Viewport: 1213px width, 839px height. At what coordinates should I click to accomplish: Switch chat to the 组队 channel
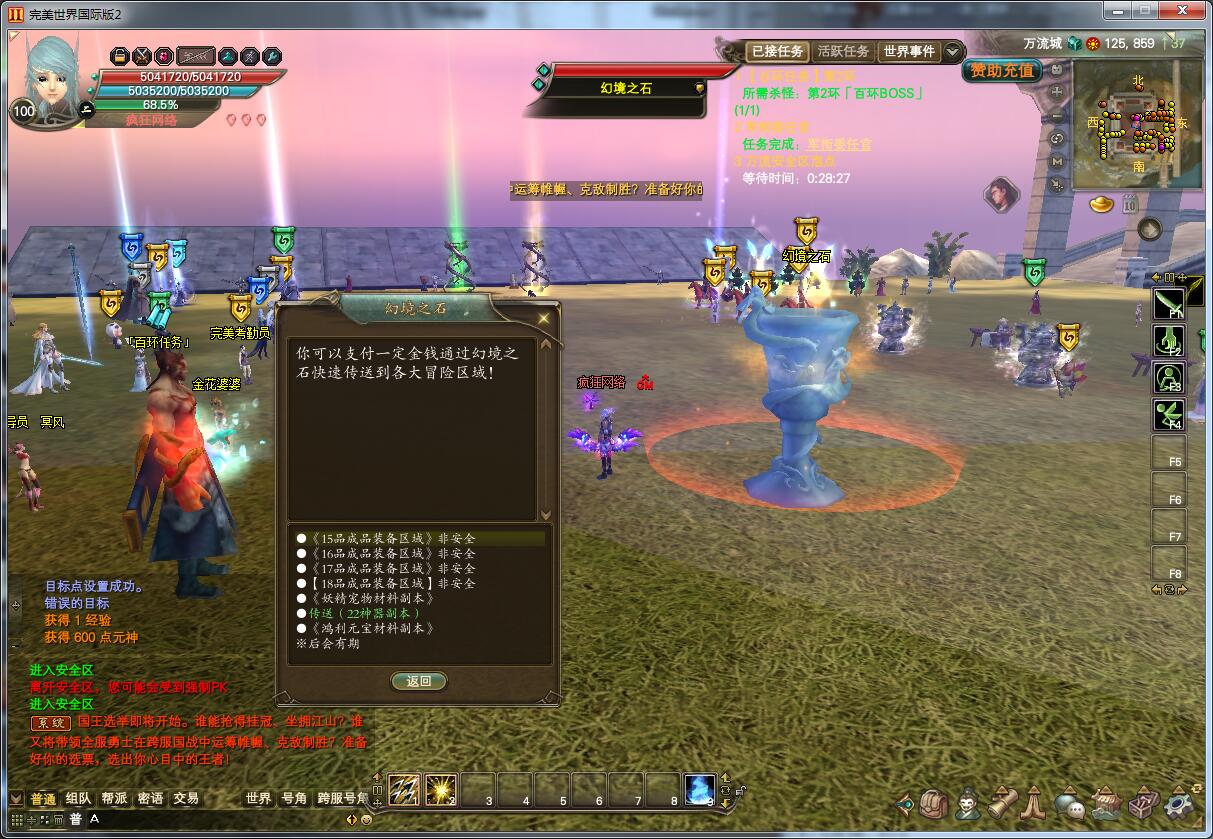click(78, 798)
